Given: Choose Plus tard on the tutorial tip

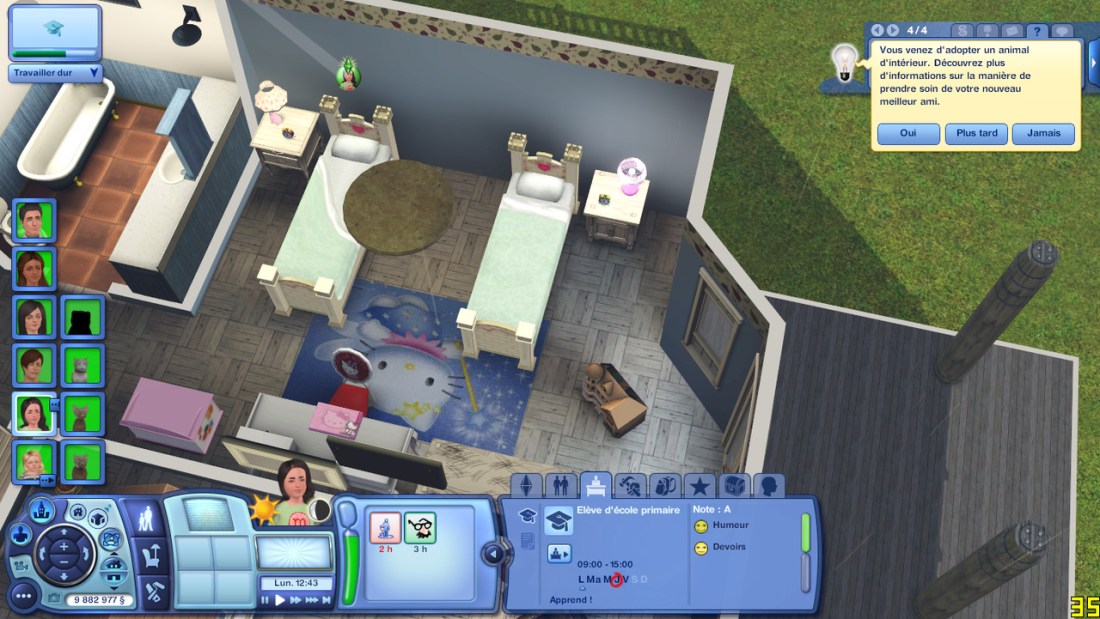Looking at the screenshot, I should tap(976, 134).
